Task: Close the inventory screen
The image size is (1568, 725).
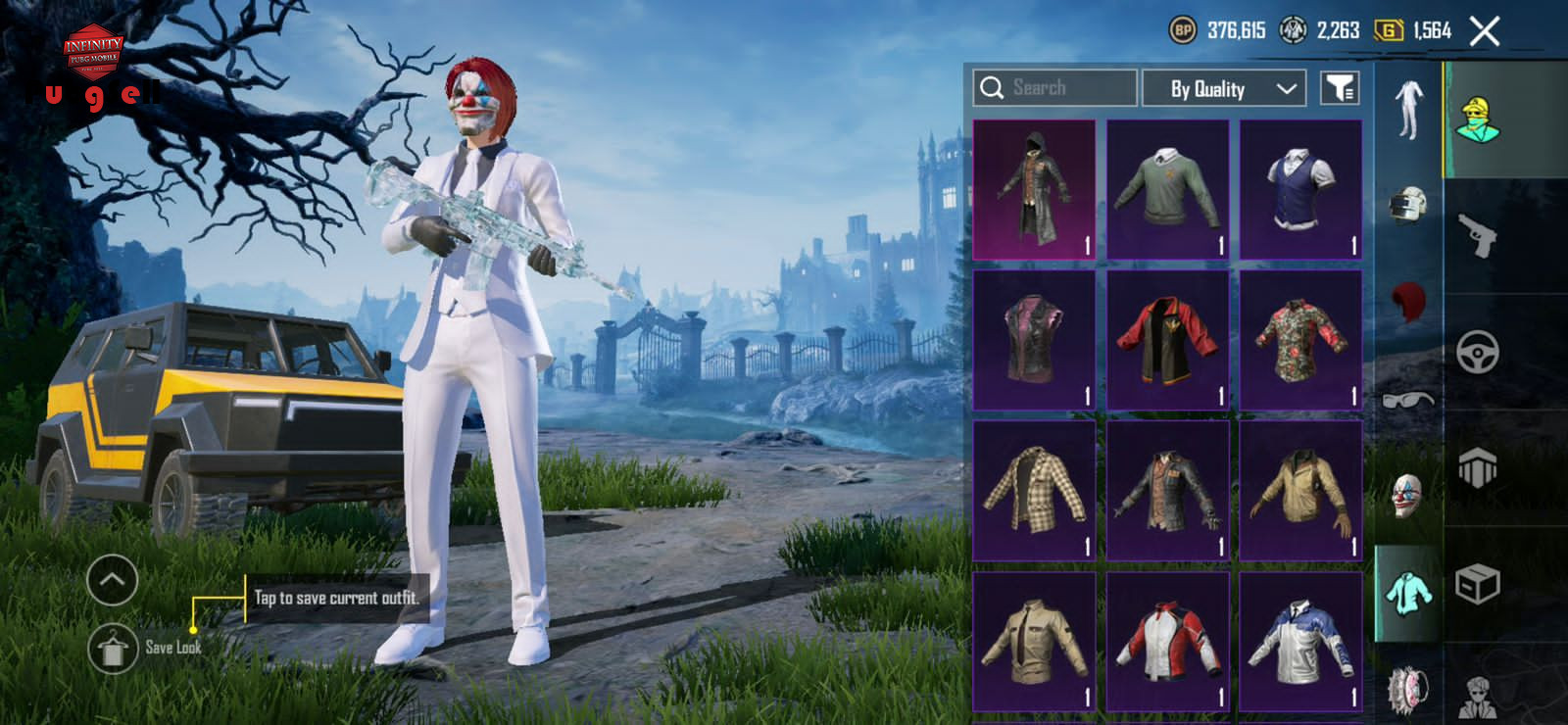Action: coord(1485,31)
